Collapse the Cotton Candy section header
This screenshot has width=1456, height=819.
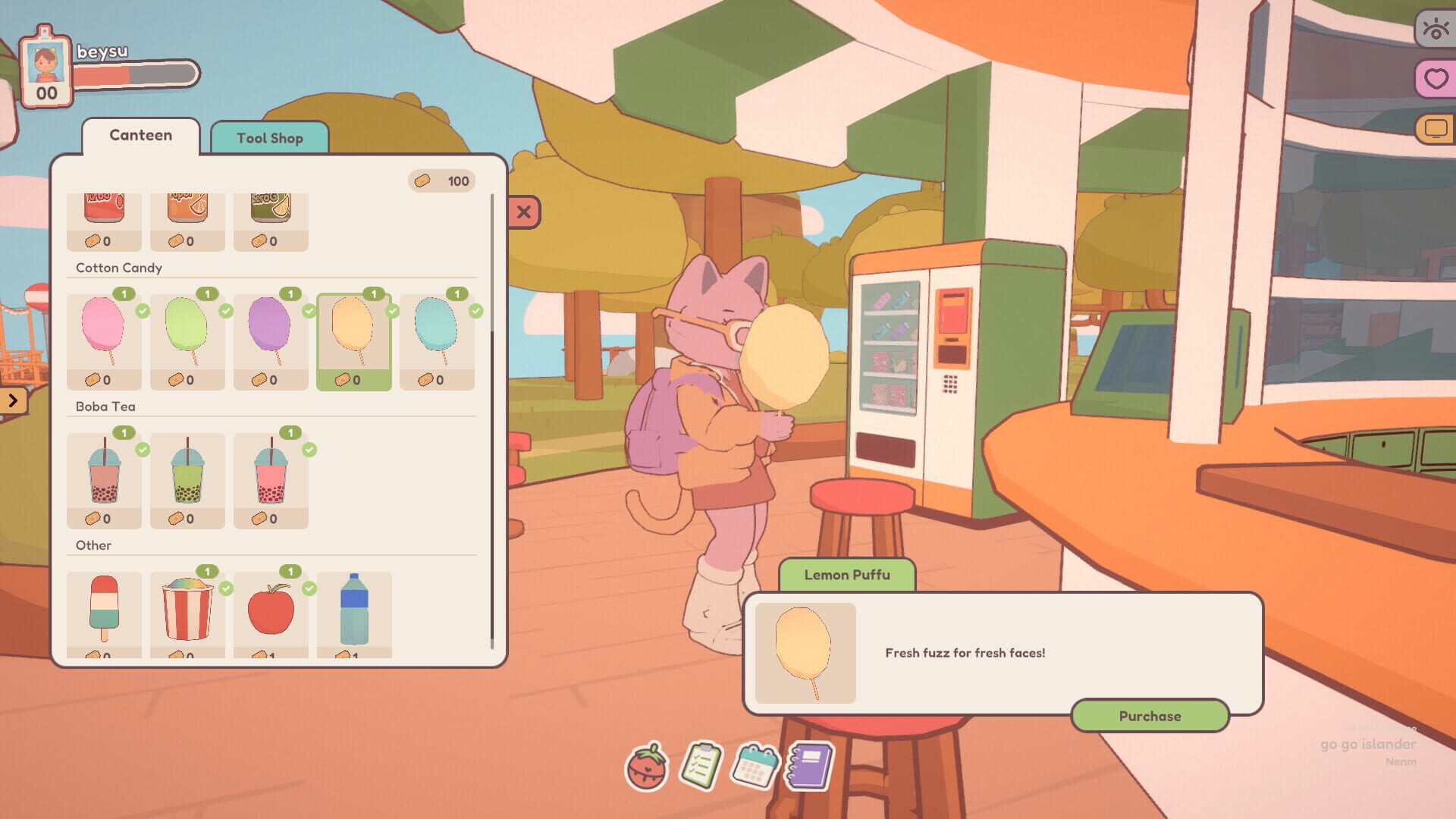tap(118, 268)
